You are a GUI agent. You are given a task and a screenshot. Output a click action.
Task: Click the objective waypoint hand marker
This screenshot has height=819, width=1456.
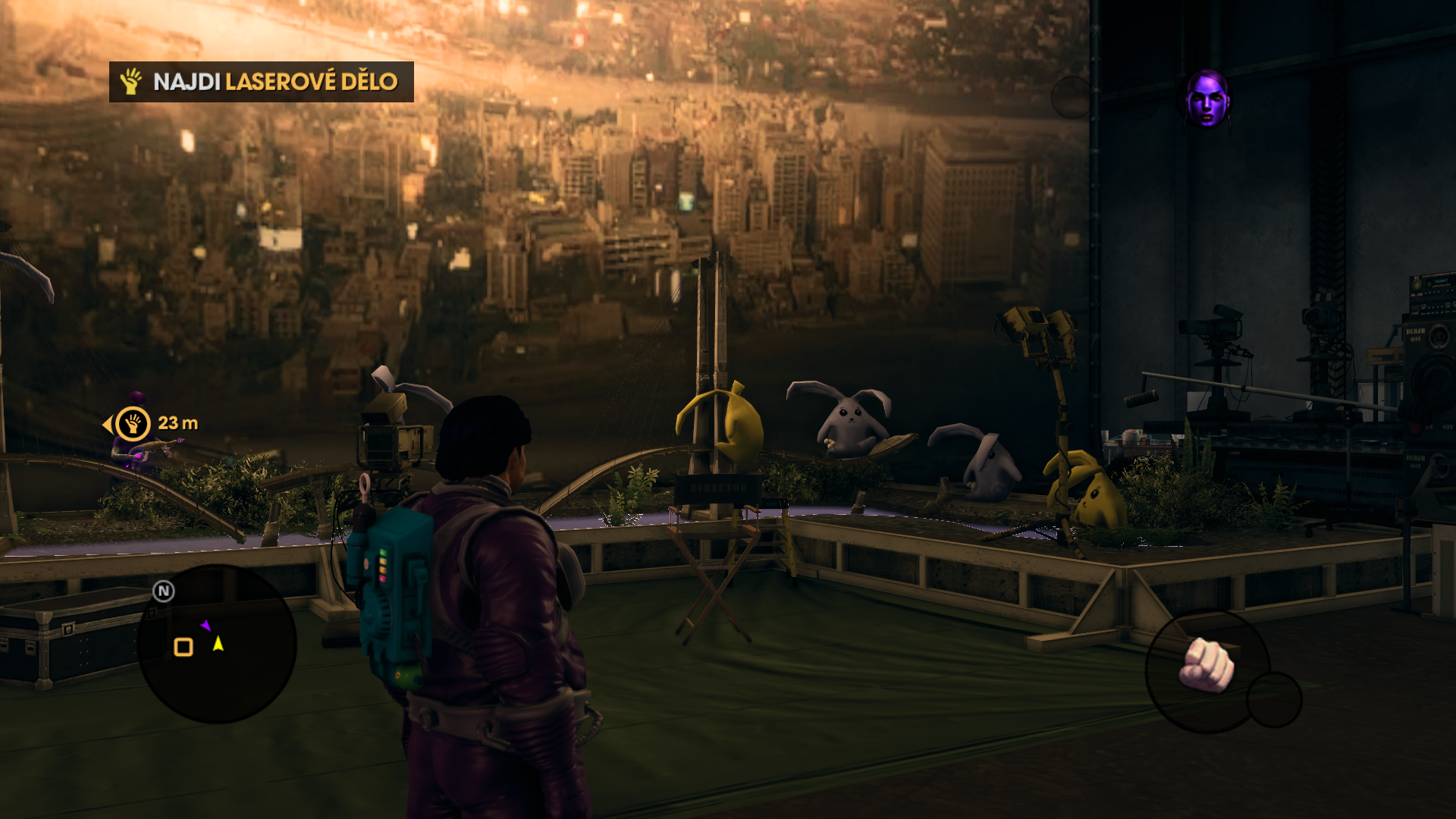[133, 424]
